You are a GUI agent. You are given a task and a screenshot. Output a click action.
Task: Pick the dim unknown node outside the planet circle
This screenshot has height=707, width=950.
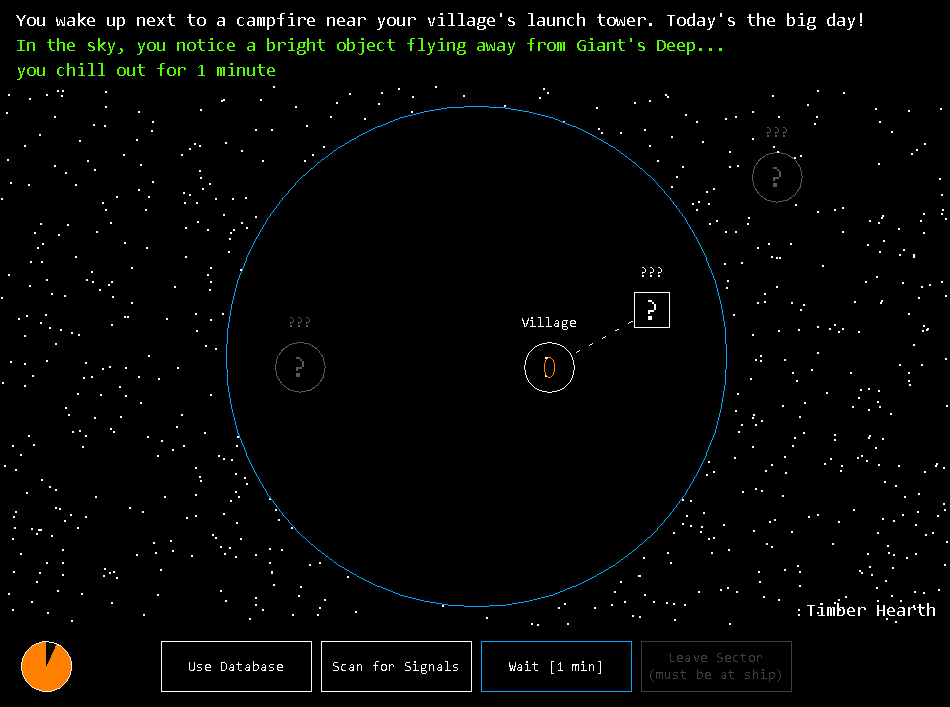(777, 178)
